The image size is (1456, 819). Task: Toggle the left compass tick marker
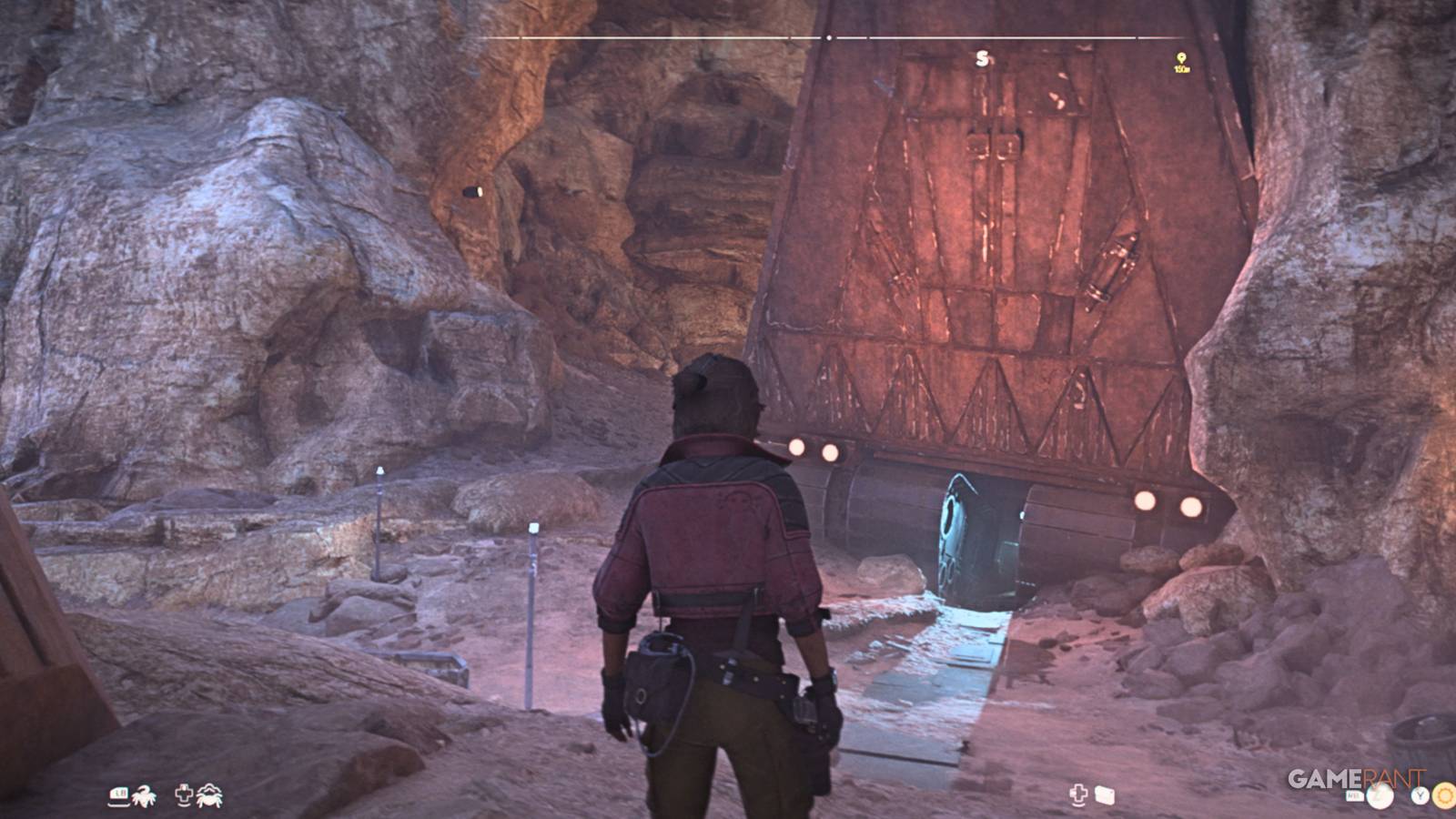click(x=519, y=38)
